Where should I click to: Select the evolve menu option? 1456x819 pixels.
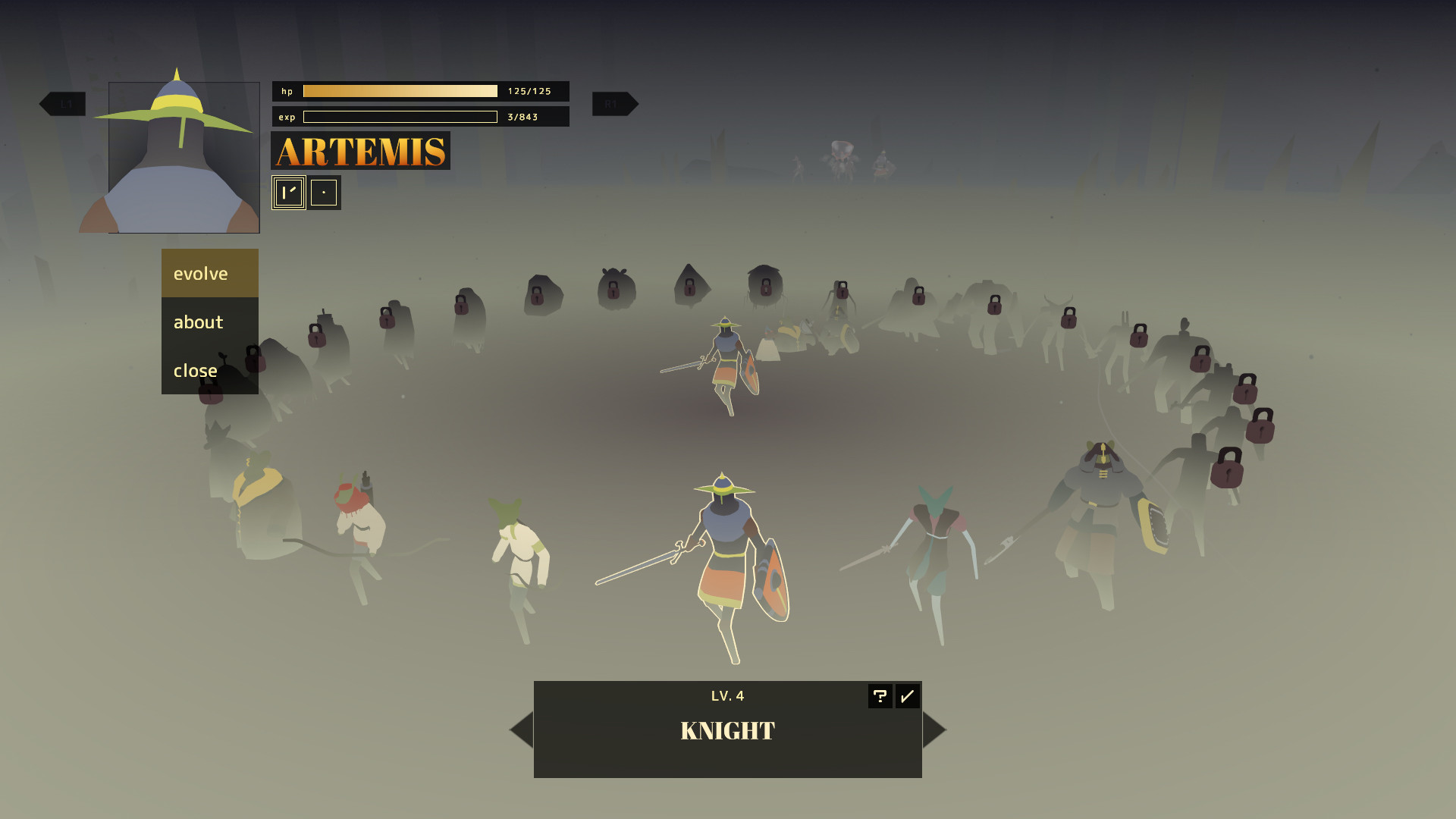point(209,274)
